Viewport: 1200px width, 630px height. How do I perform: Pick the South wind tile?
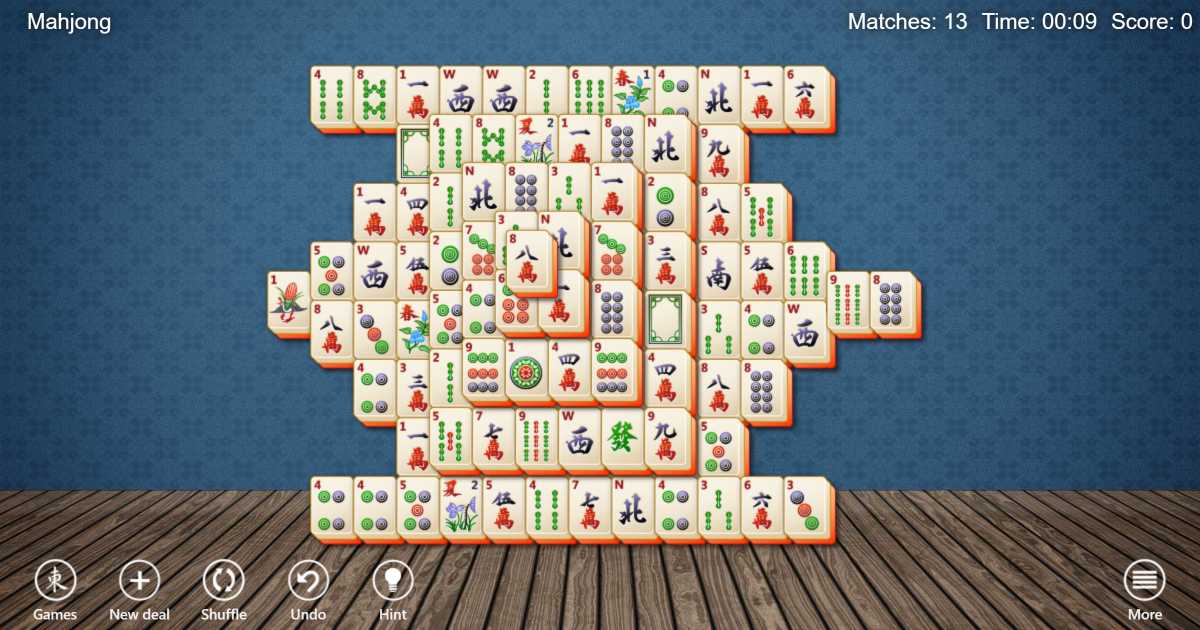(x=718, y=273)
